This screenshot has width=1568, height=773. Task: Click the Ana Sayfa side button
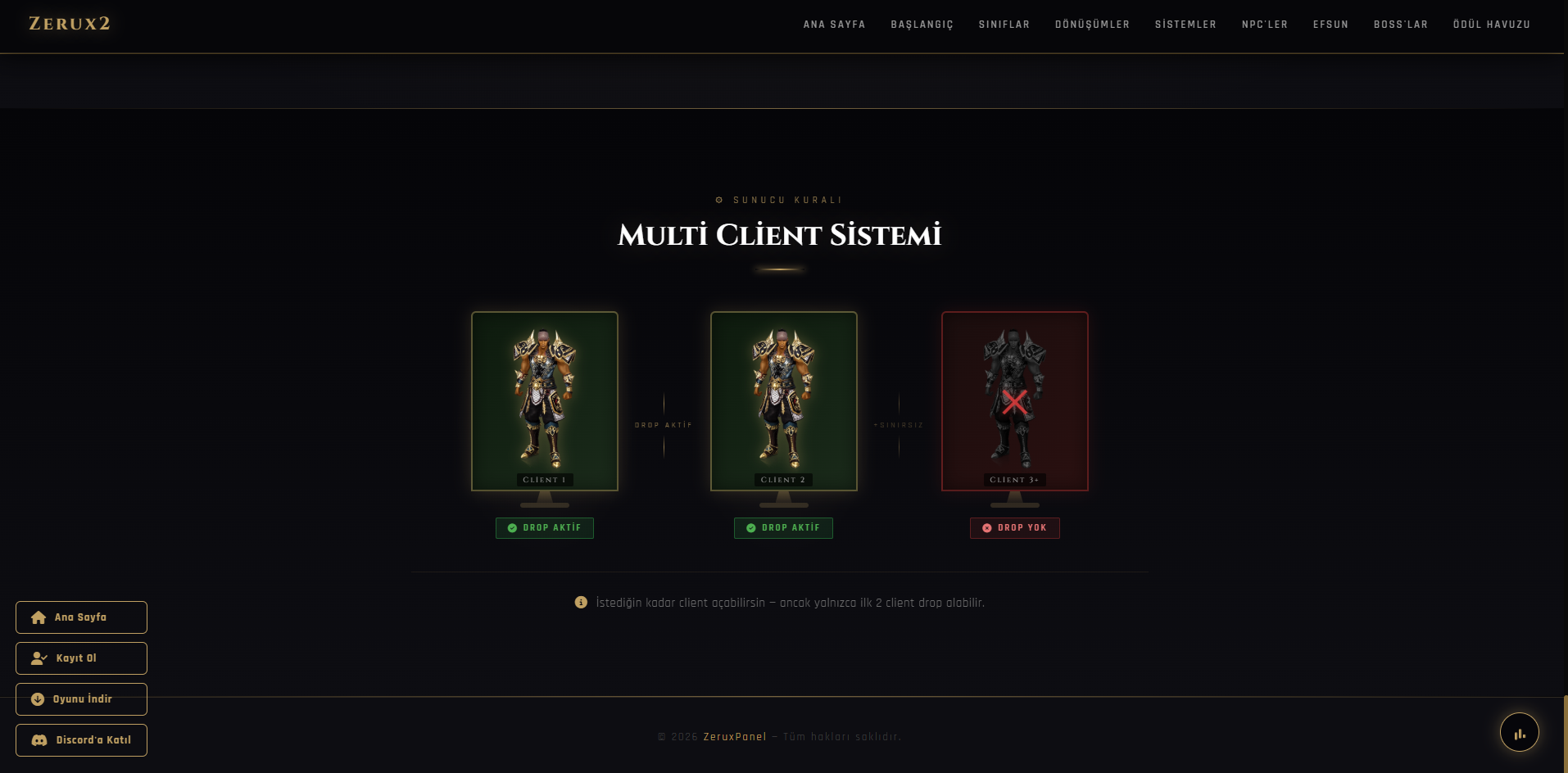click(81, 617)
